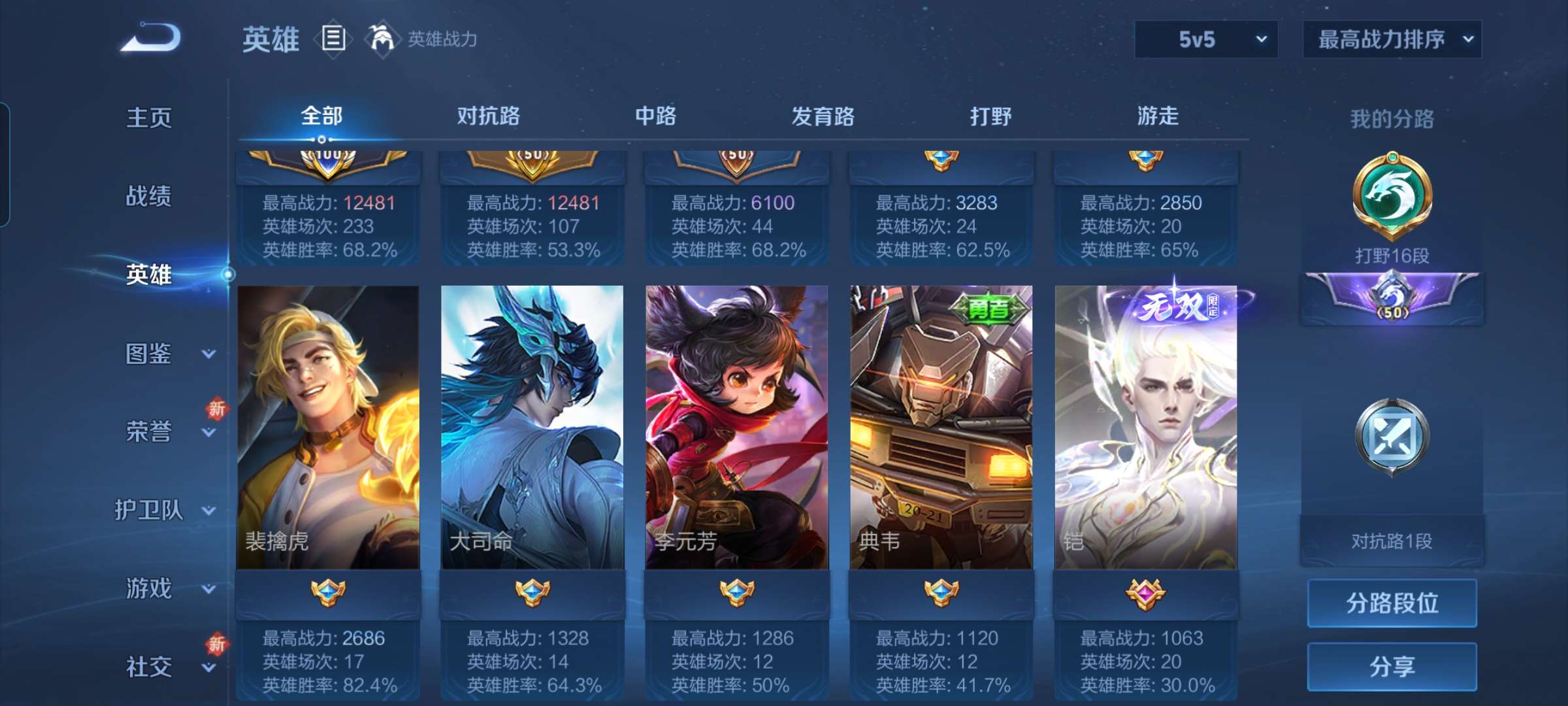
Task: Expand the 图鉴 menu entry
Action: point(163,354)
